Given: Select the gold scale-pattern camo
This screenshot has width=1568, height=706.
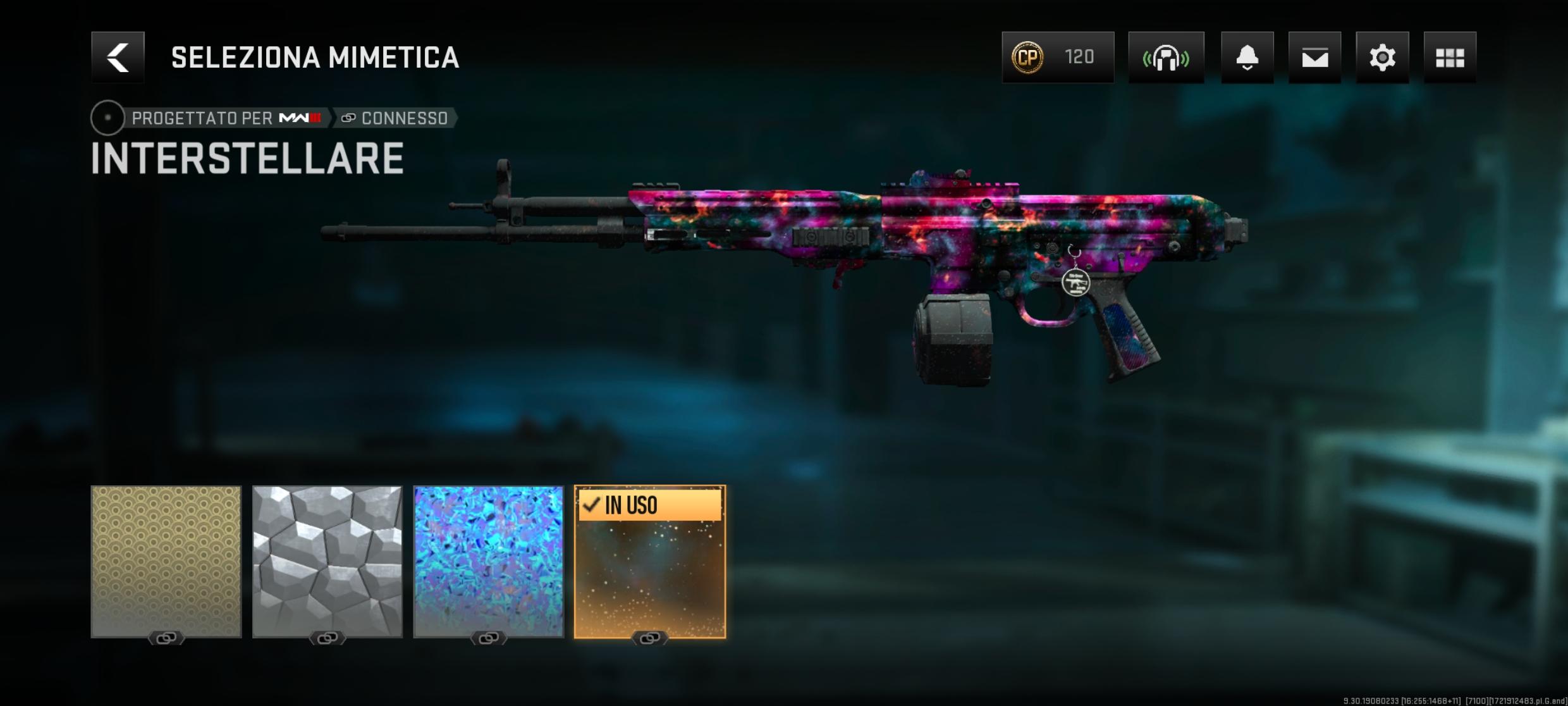Looking at the screenshot, I should coord(166,562).
